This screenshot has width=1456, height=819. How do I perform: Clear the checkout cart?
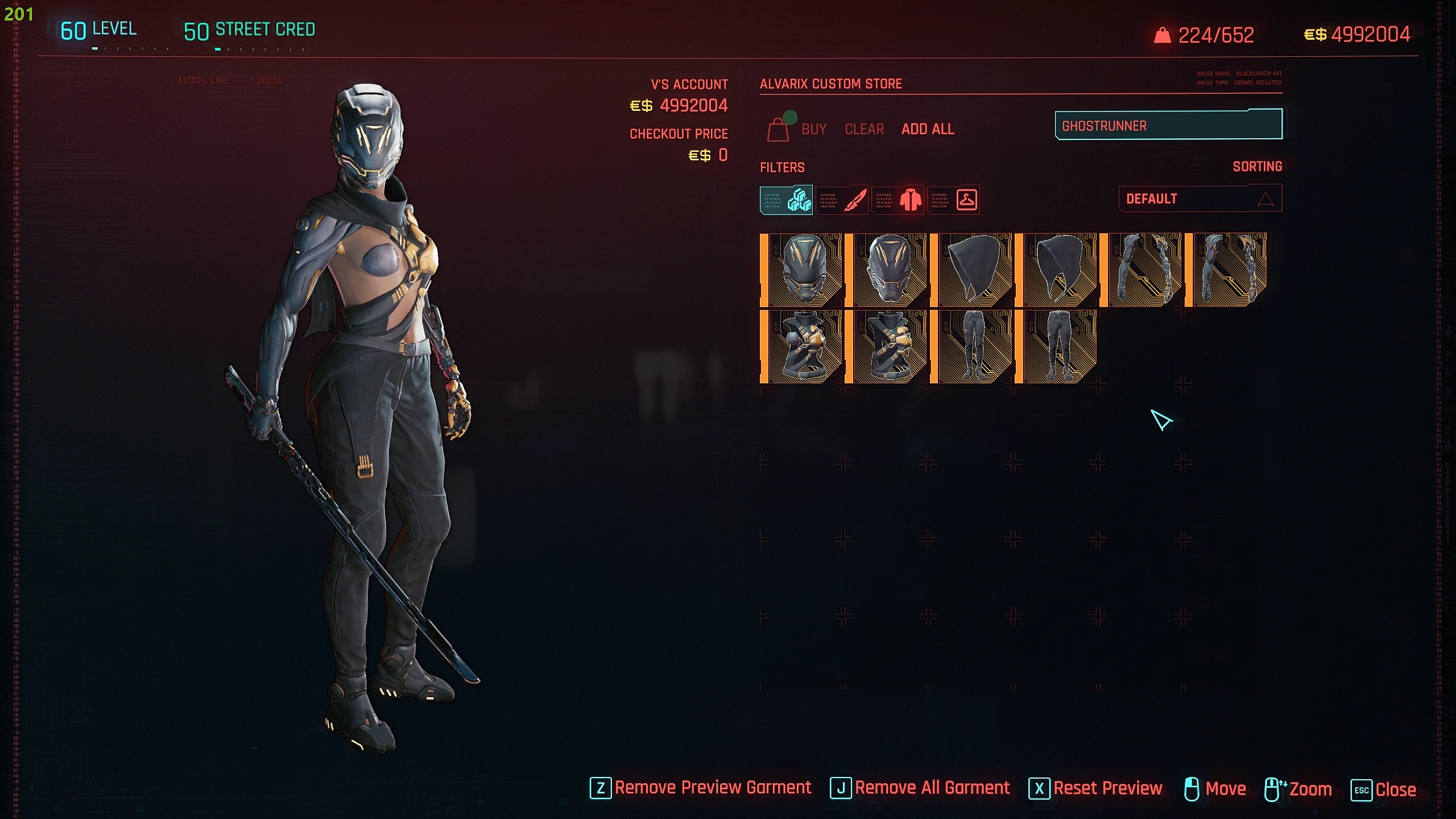point(864,130)
